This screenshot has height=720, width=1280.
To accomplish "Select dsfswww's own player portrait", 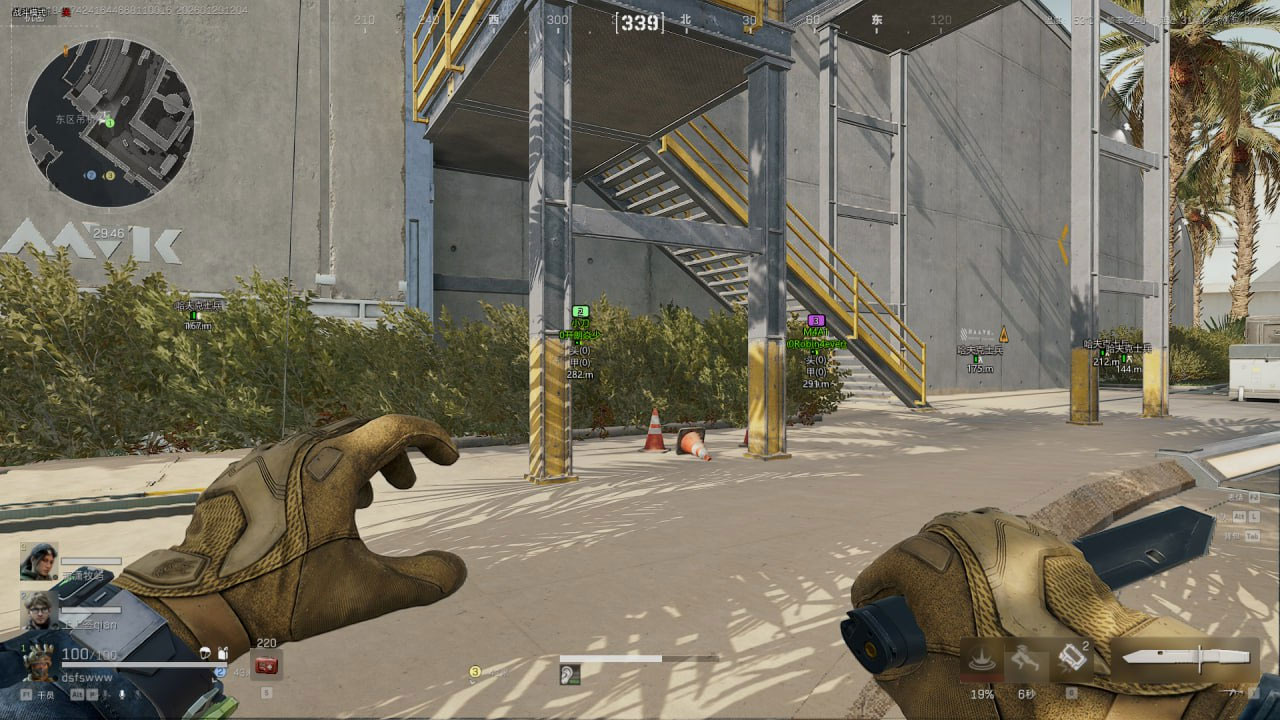I will click(39, 661).
